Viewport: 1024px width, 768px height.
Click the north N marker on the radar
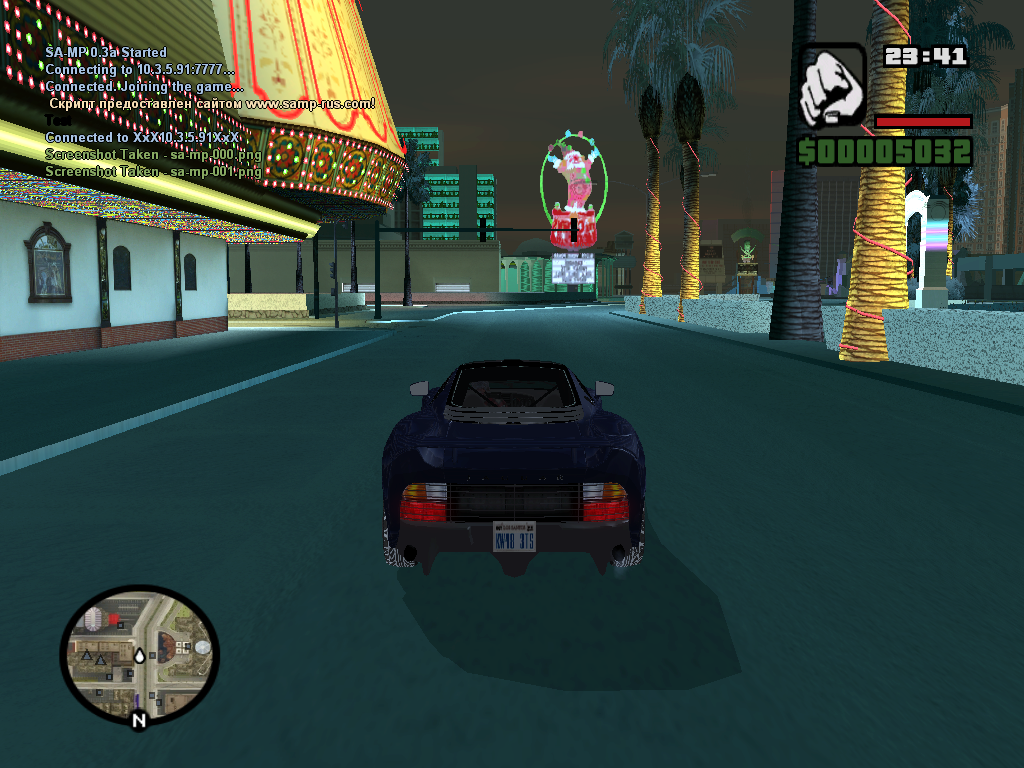click(139, 719)
